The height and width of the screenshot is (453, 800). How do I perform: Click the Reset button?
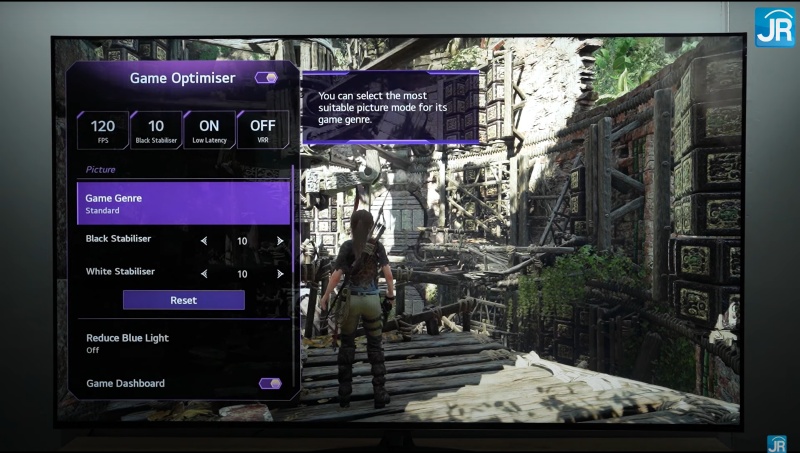coord(183,300)
